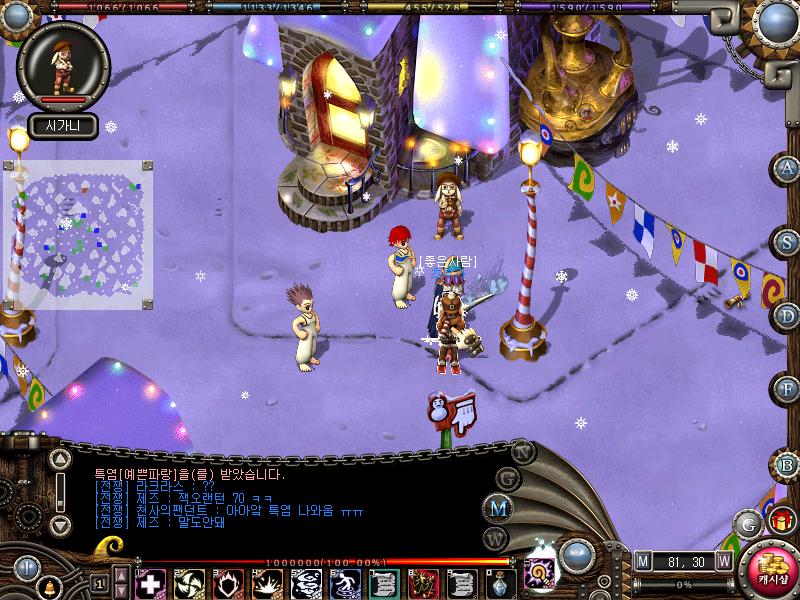Screen dimensions: 800x600
Task: Click the orange spiral swirl icon
Action: tap(536, 573)
